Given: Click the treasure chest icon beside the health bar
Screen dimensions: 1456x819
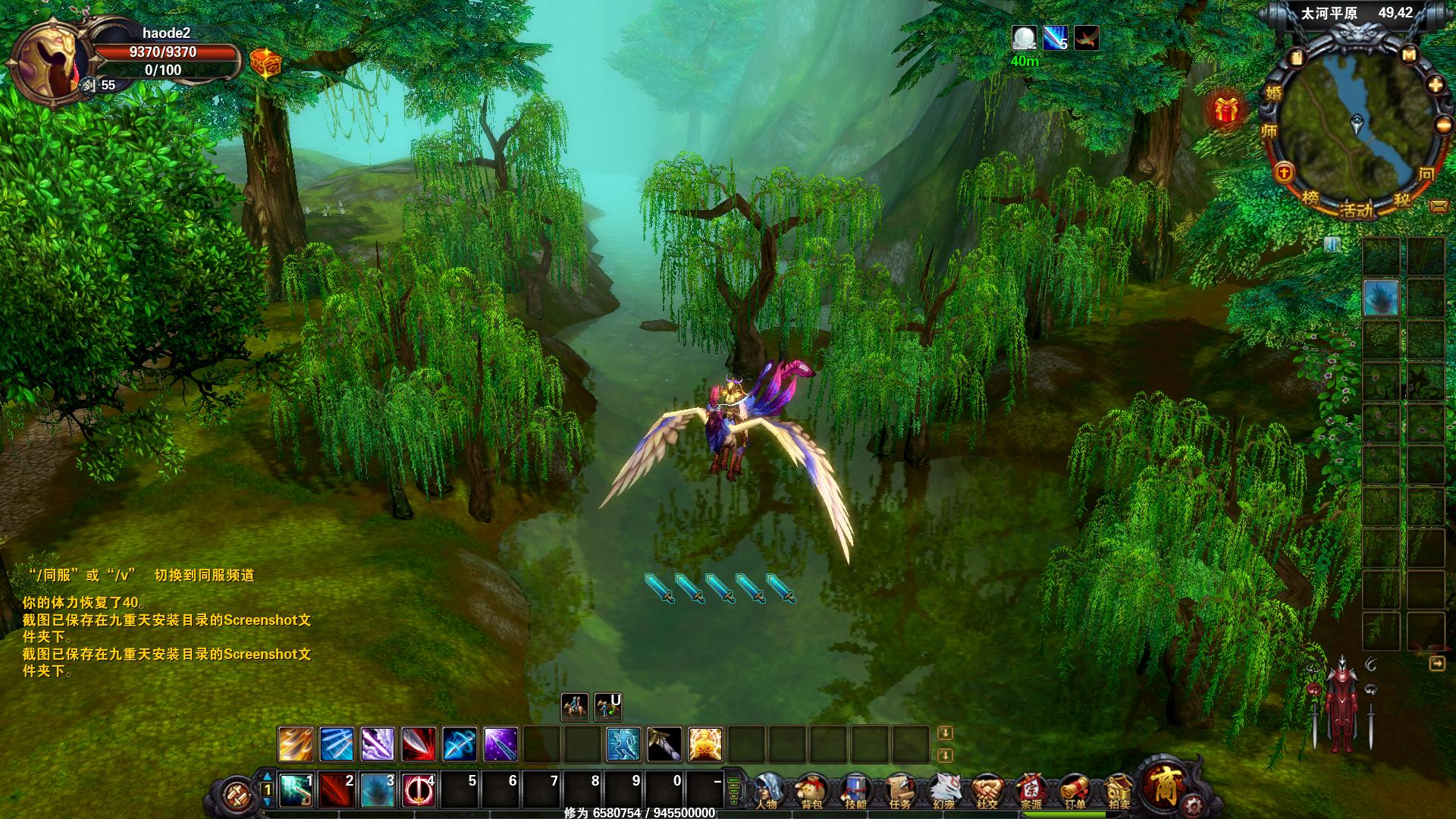Looking at the screenshot, I should [x=265, y=63].
